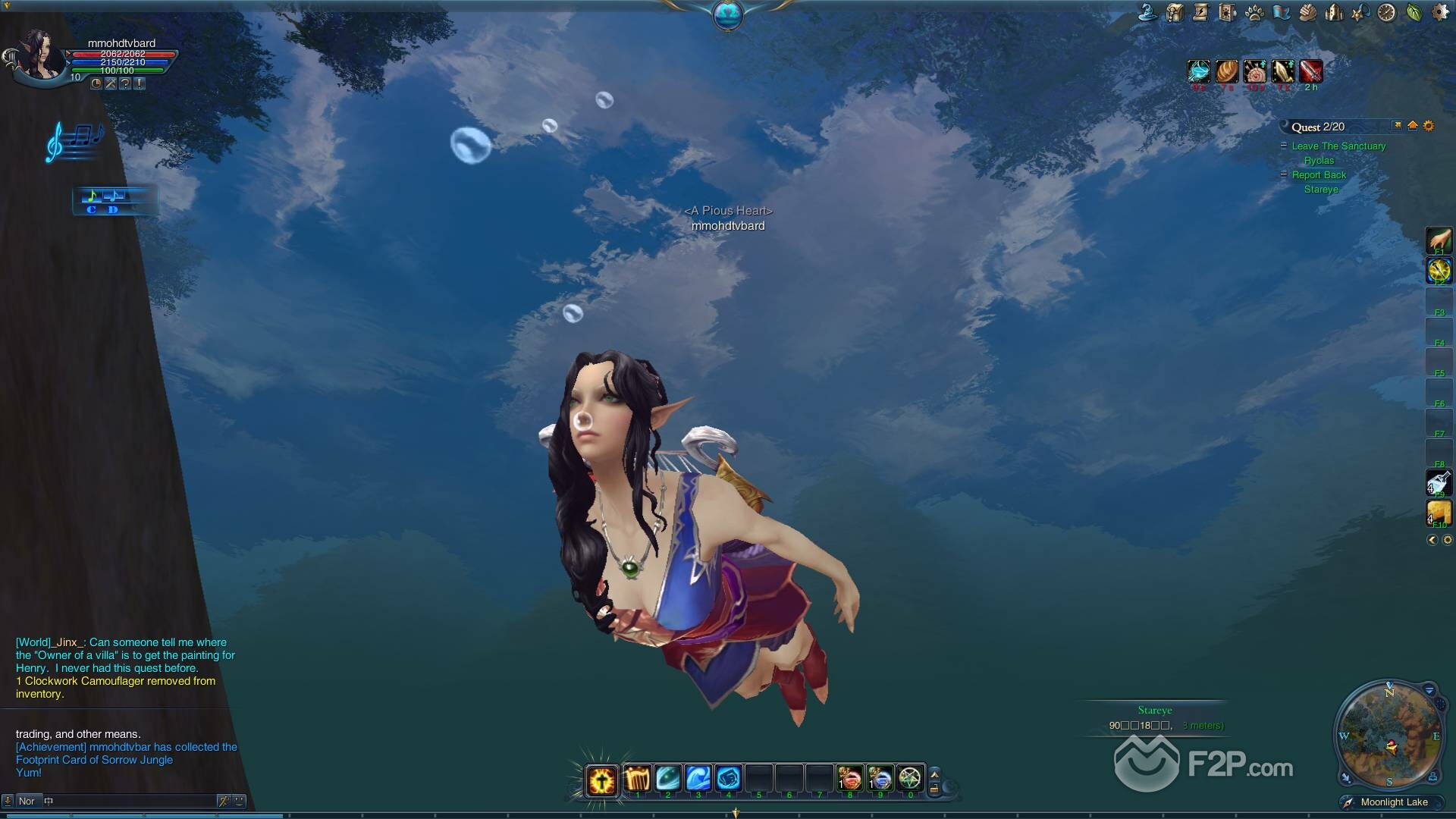Screen dimensions: 1456x819
Task: Open the paw print pet menu
Action: [1254, 13]
